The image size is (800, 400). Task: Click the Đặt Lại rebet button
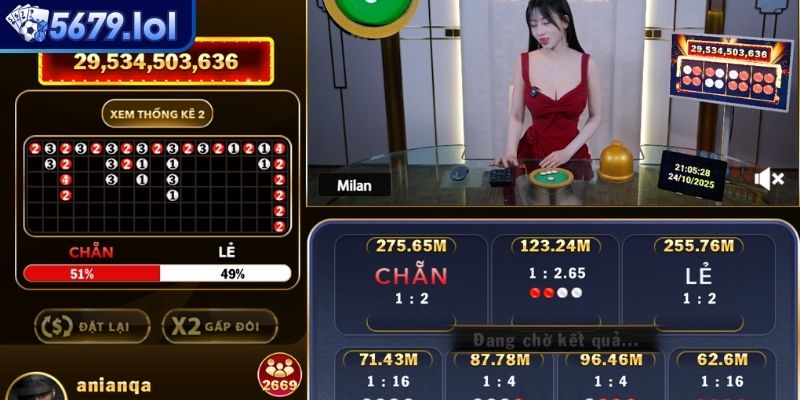click(x=92, y=326)
